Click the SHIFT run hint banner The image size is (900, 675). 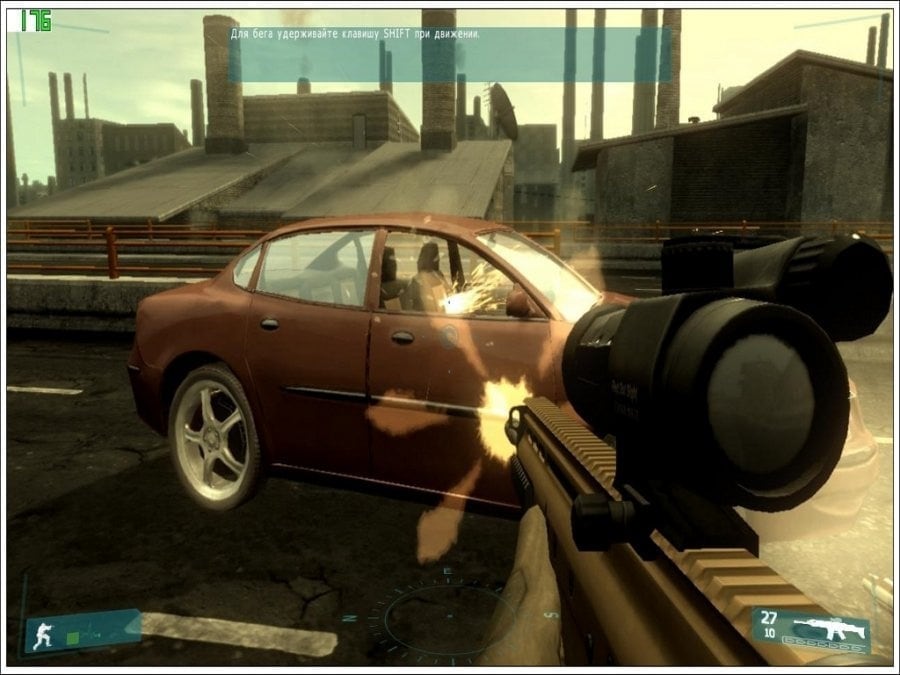435,54
